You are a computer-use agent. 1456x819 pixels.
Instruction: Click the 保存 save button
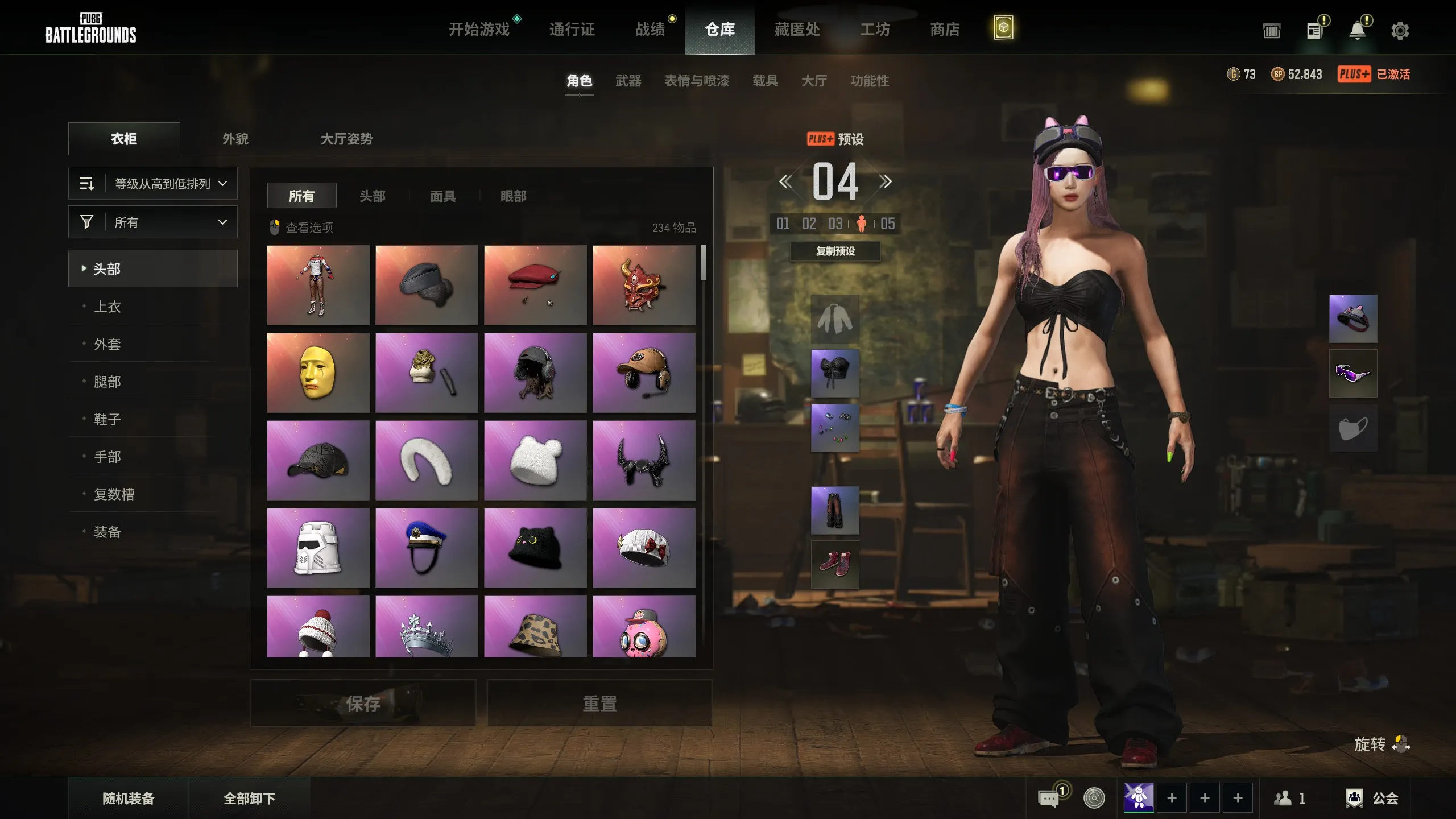[x=363, y=704]
